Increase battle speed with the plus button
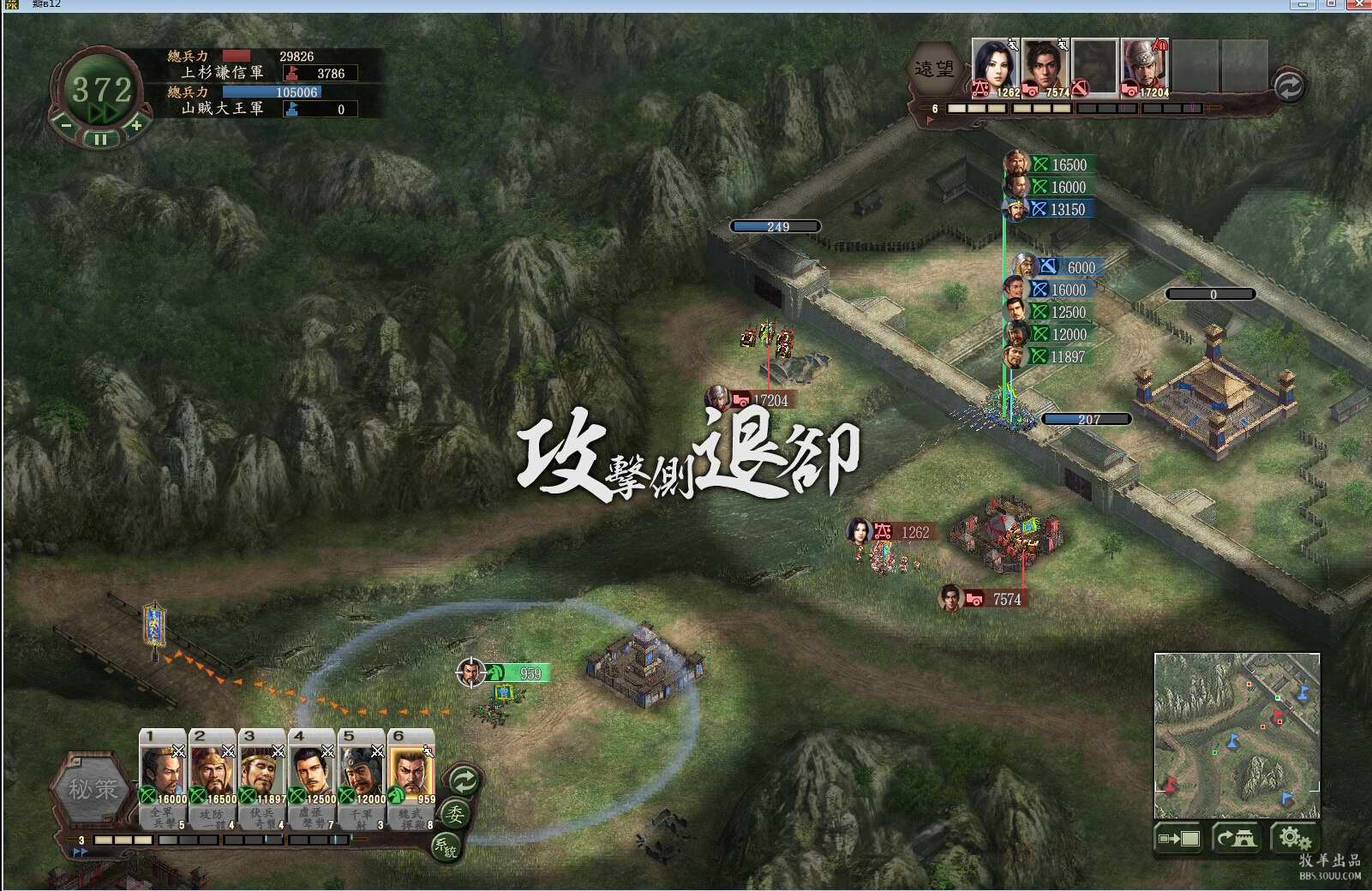1372x891 pixels. [x=135, y=125]
